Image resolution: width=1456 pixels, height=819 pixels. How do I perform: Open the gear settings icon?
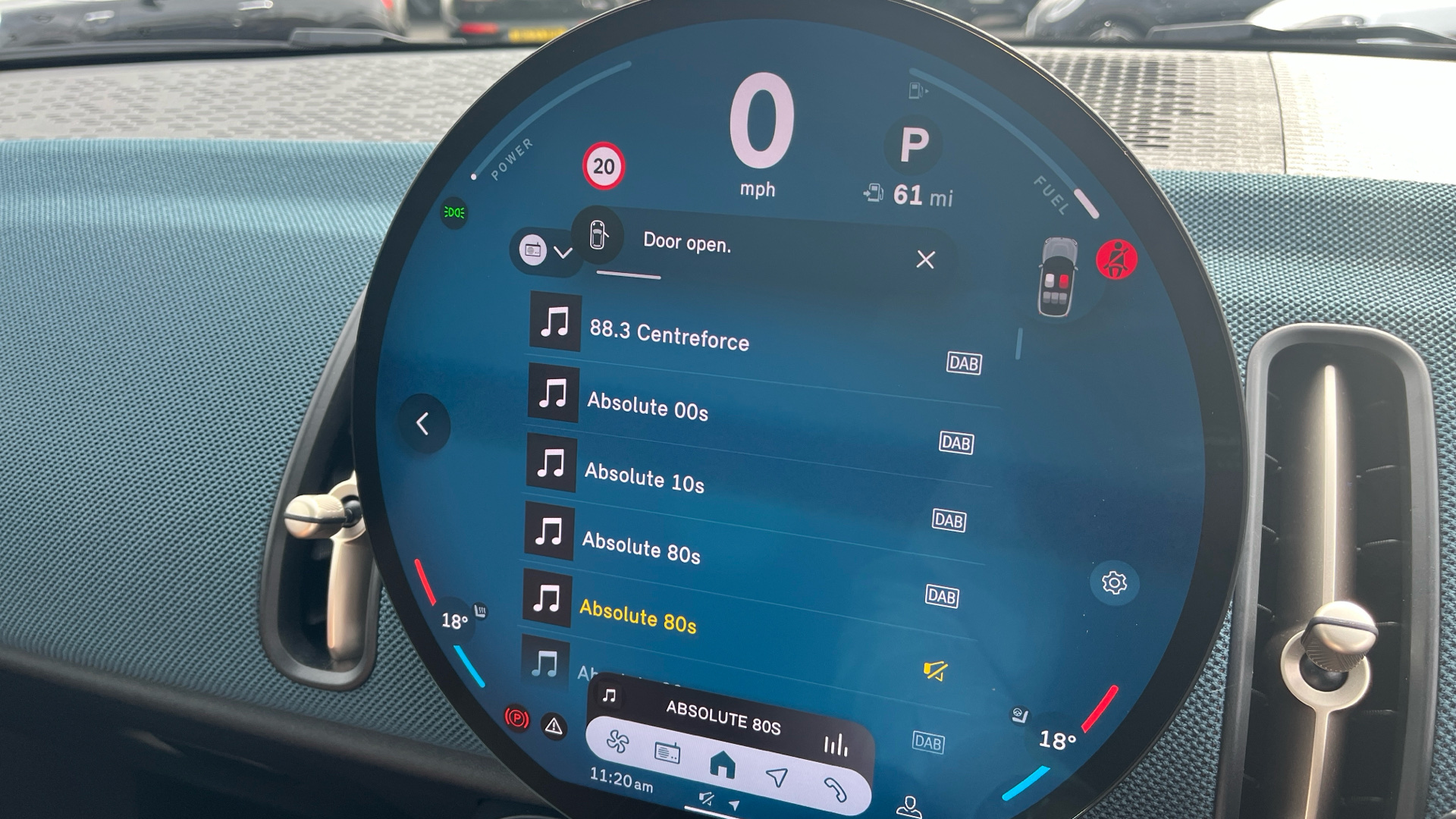point(1114,583)
